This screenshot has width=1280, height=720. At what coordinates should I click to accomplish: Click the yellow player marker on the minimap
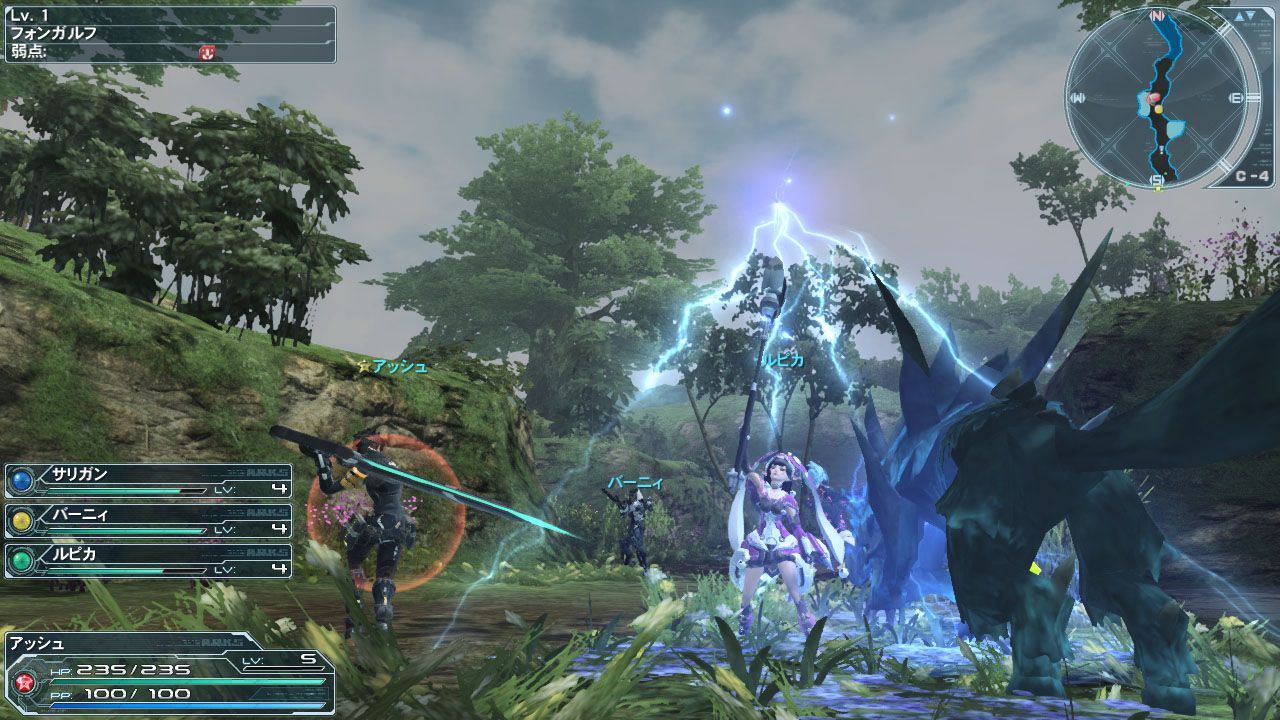click(x=1159, y=109)
